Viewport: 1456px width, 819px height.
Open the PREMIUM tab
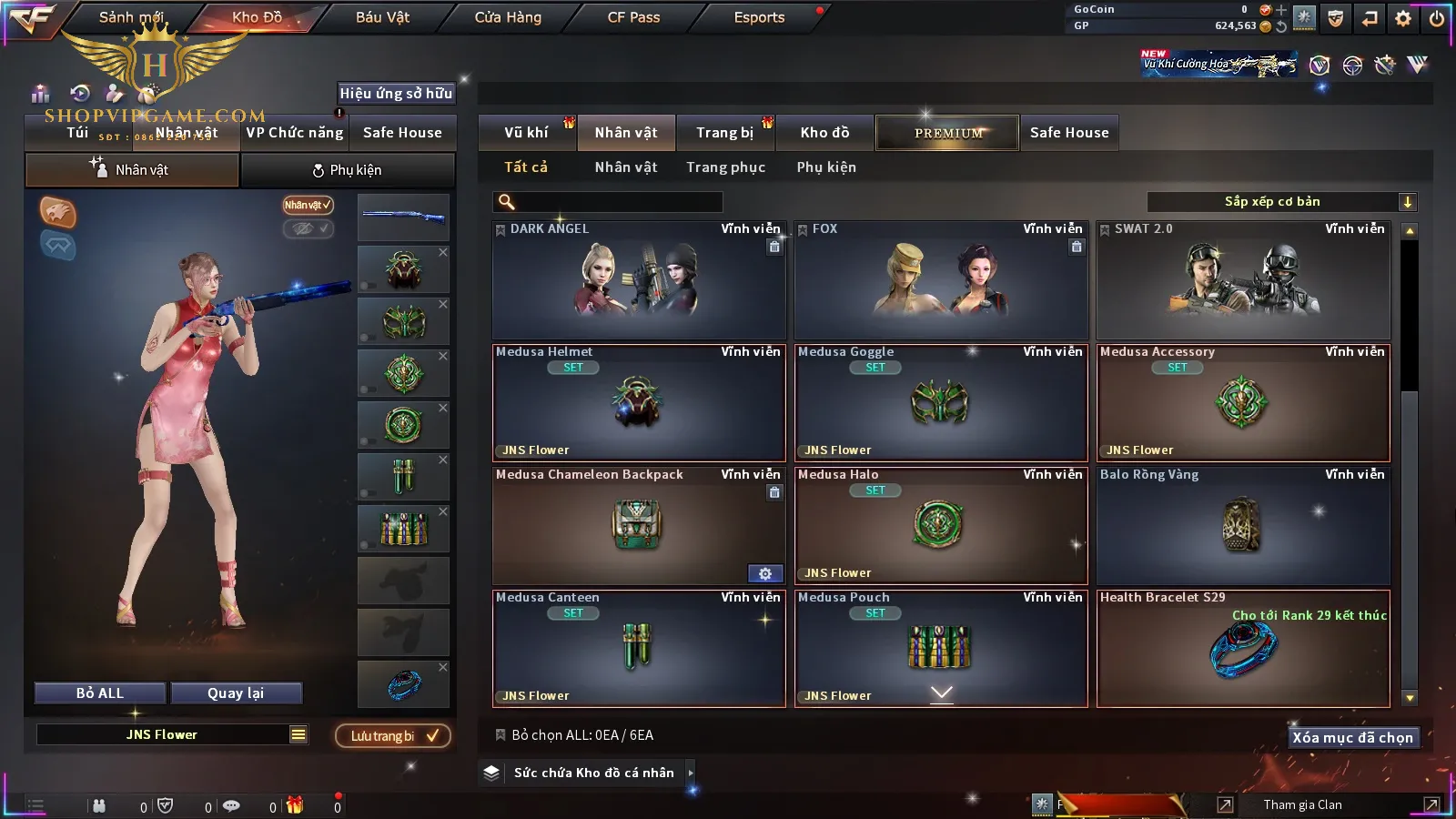pos(948,133)
